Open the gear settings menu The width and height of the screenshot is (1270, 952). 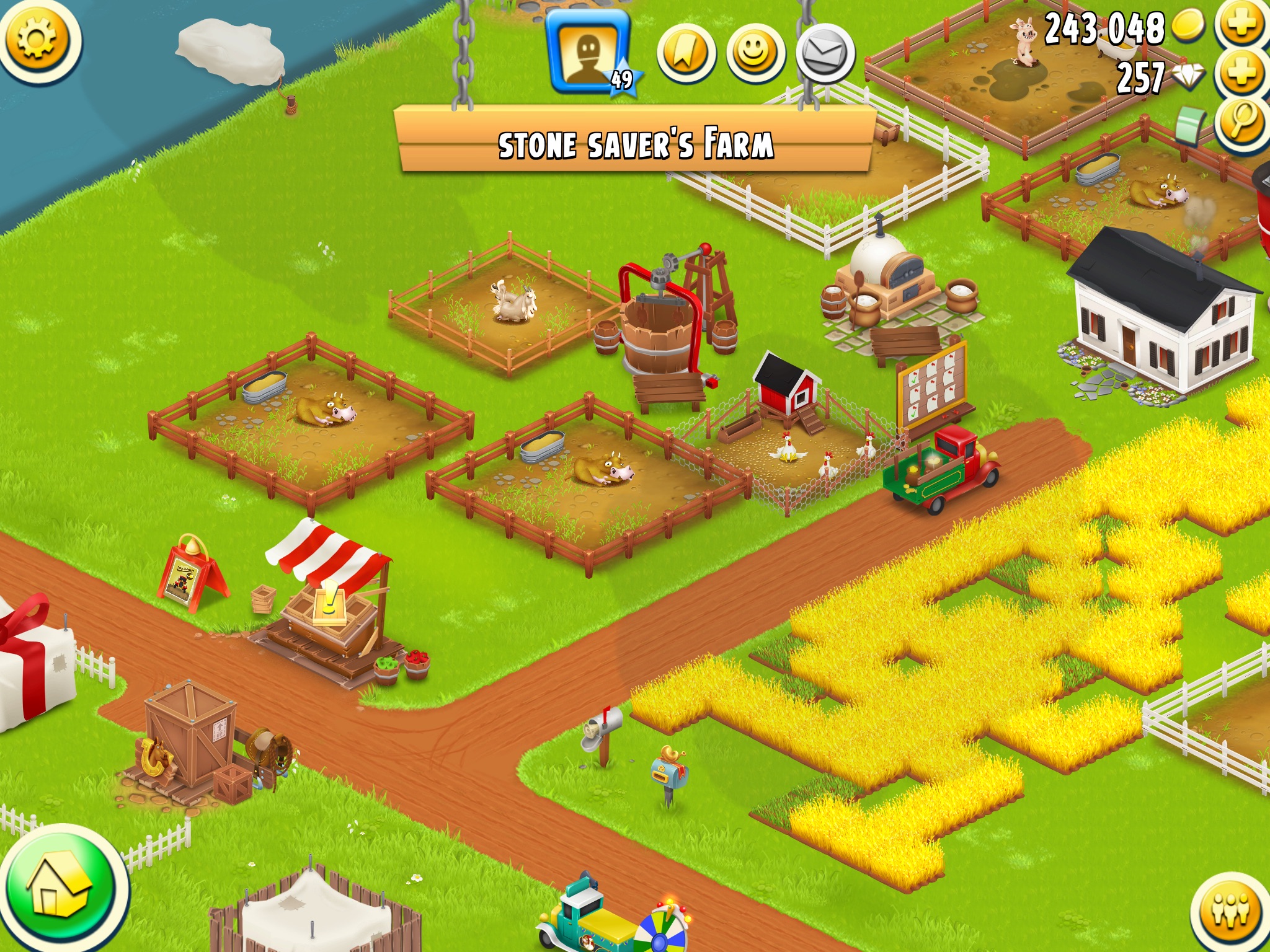(38, 40)
